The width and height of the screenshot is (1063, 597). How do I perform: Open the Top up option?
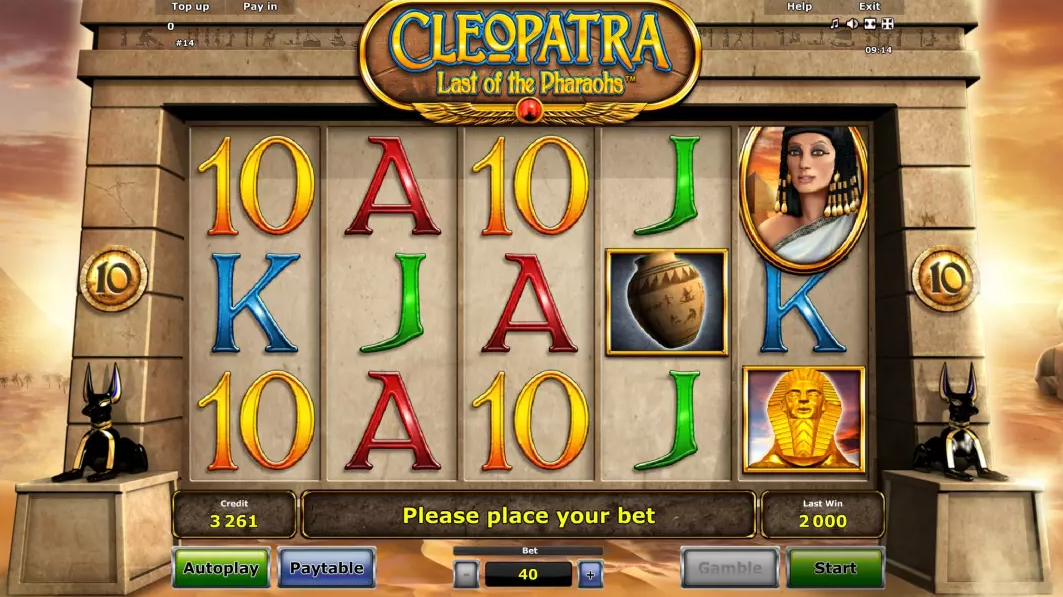click(x=190, y=7)
